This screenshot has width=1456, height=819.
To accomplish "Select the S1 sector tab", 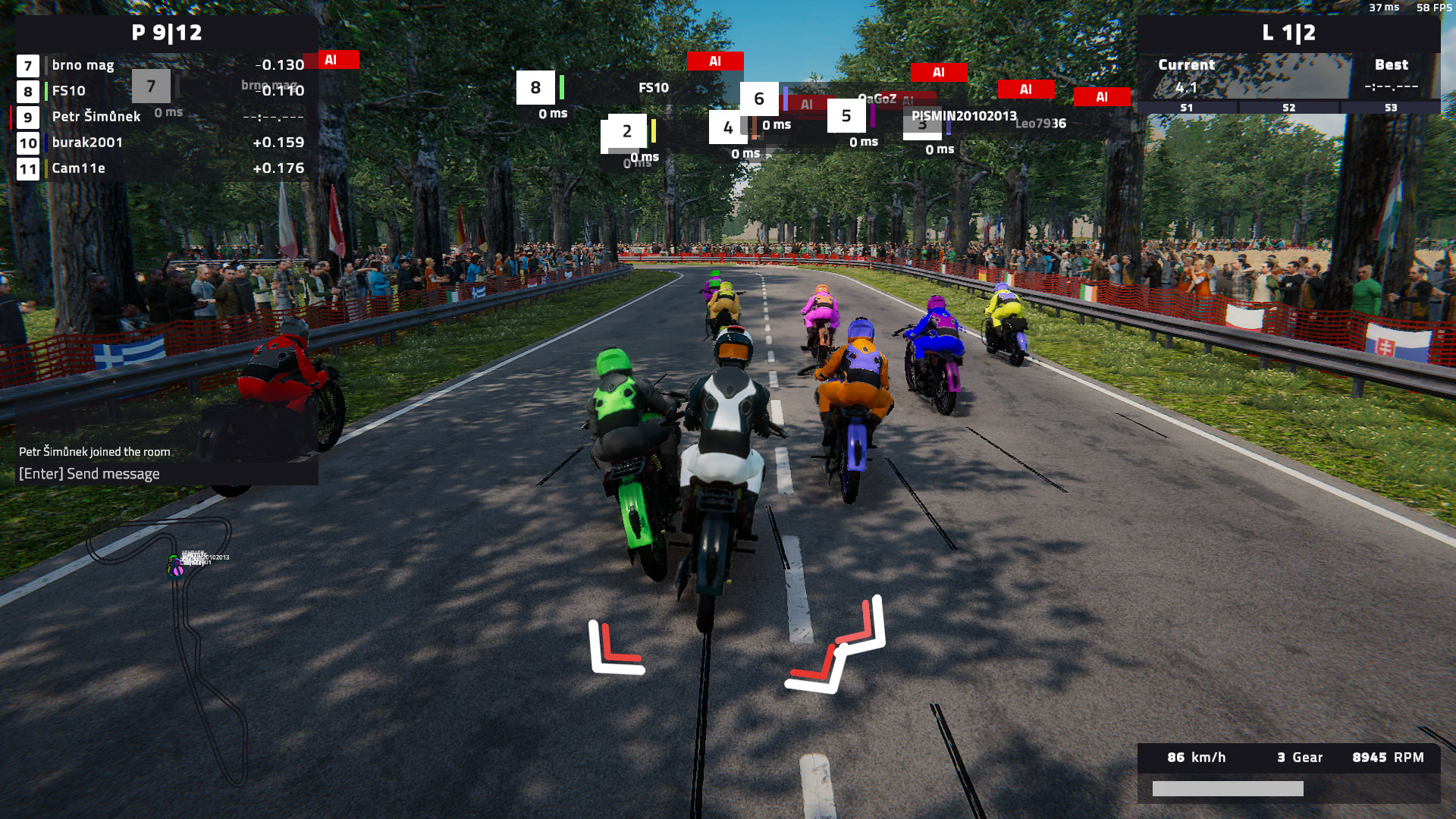I will pyautogui.click(x=1187, y=108).
